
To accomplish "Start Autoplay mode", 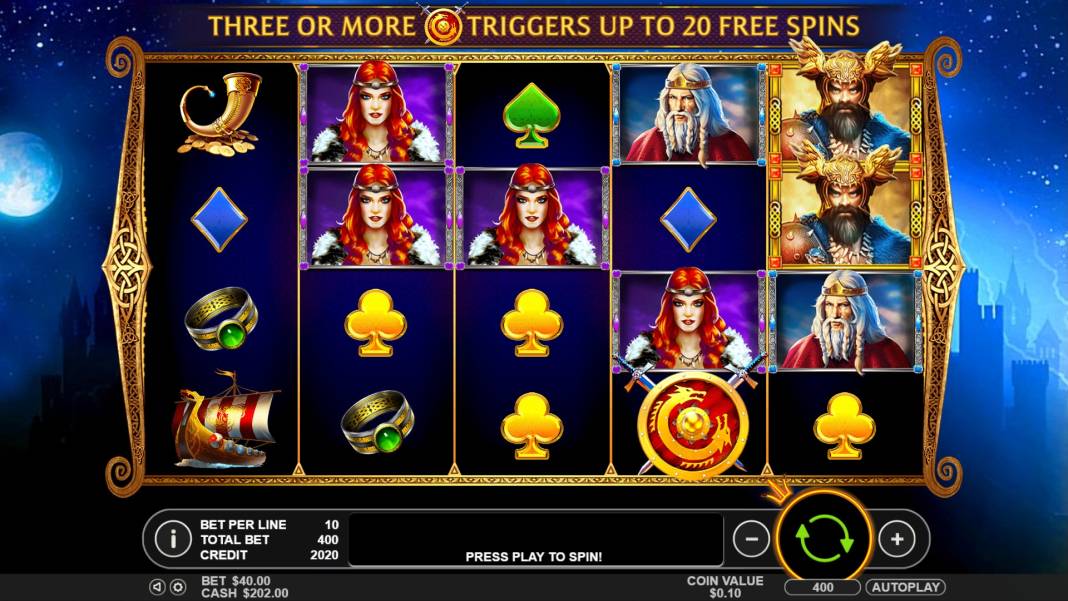I will (905, 587).
